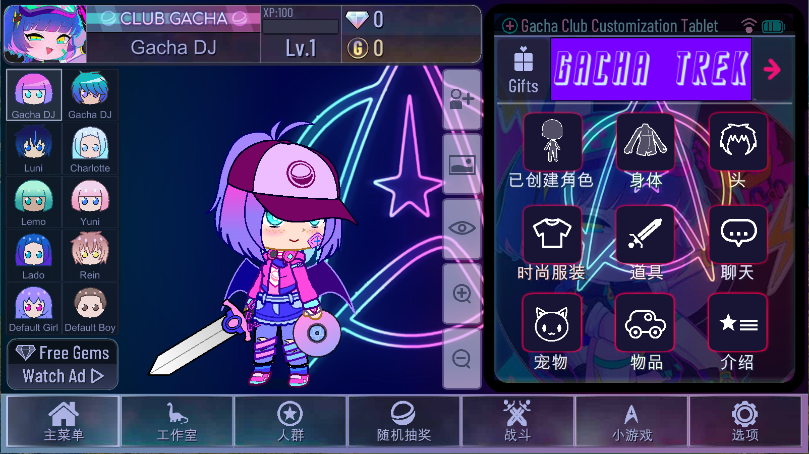This screenshot has height=454, width=809.
Task: Go to the 工作室 studio mode
Action: [x=176, y=420]
